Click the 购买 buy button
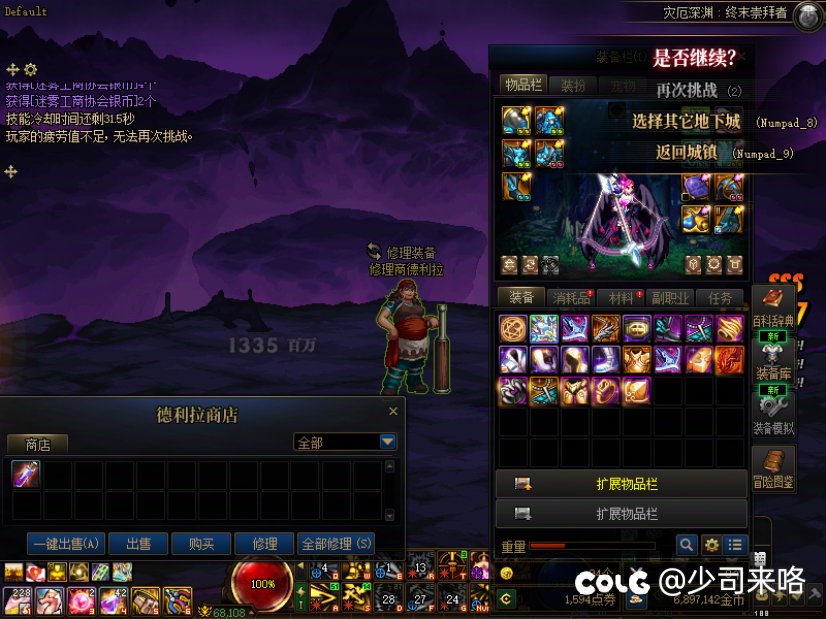Viewport: 826px width, 619px height. [x=201, y=544]
